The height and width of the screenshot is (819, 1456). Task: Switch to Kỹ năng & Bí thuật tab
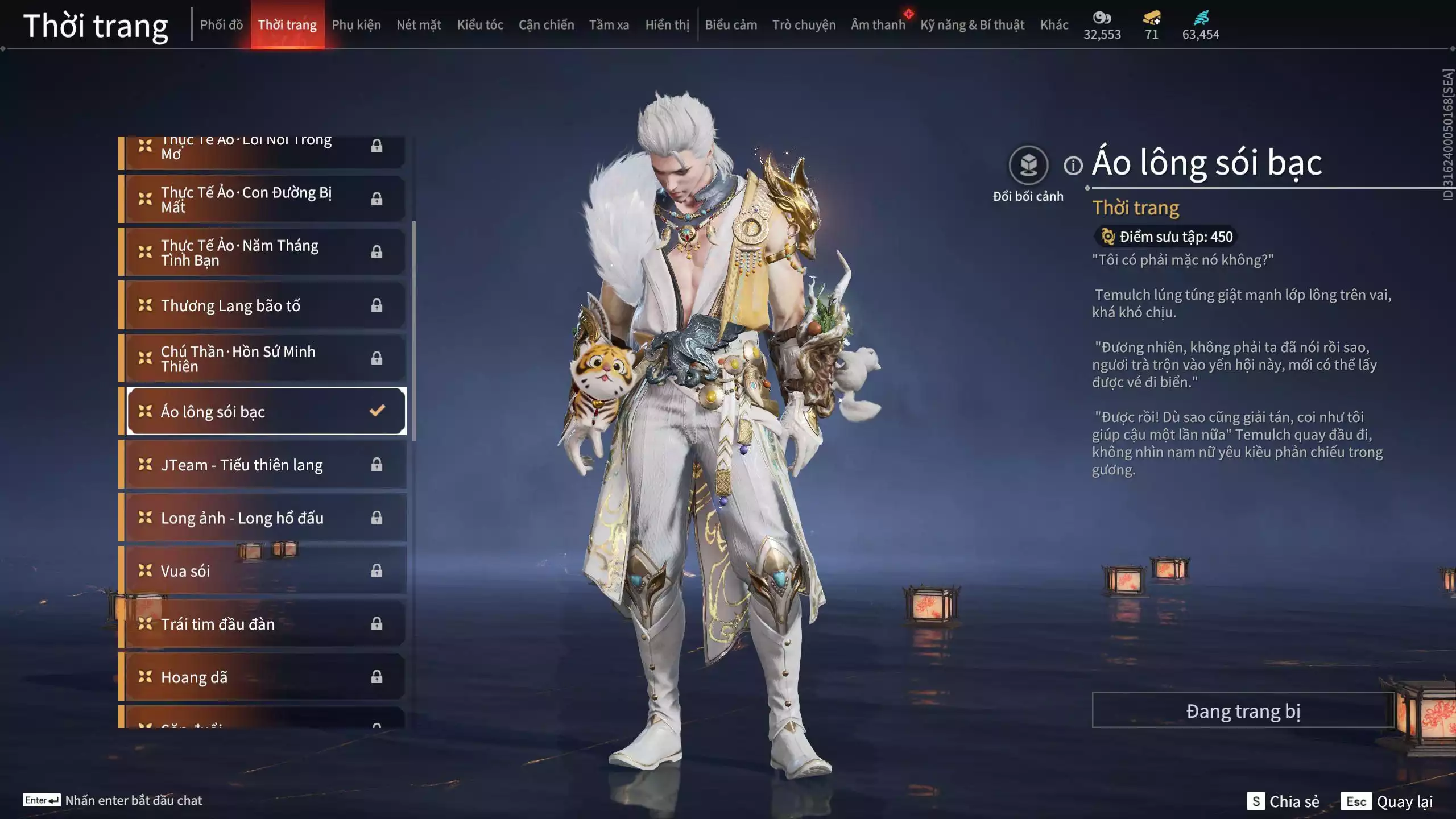pyautogui.click(x=972, y=25)
